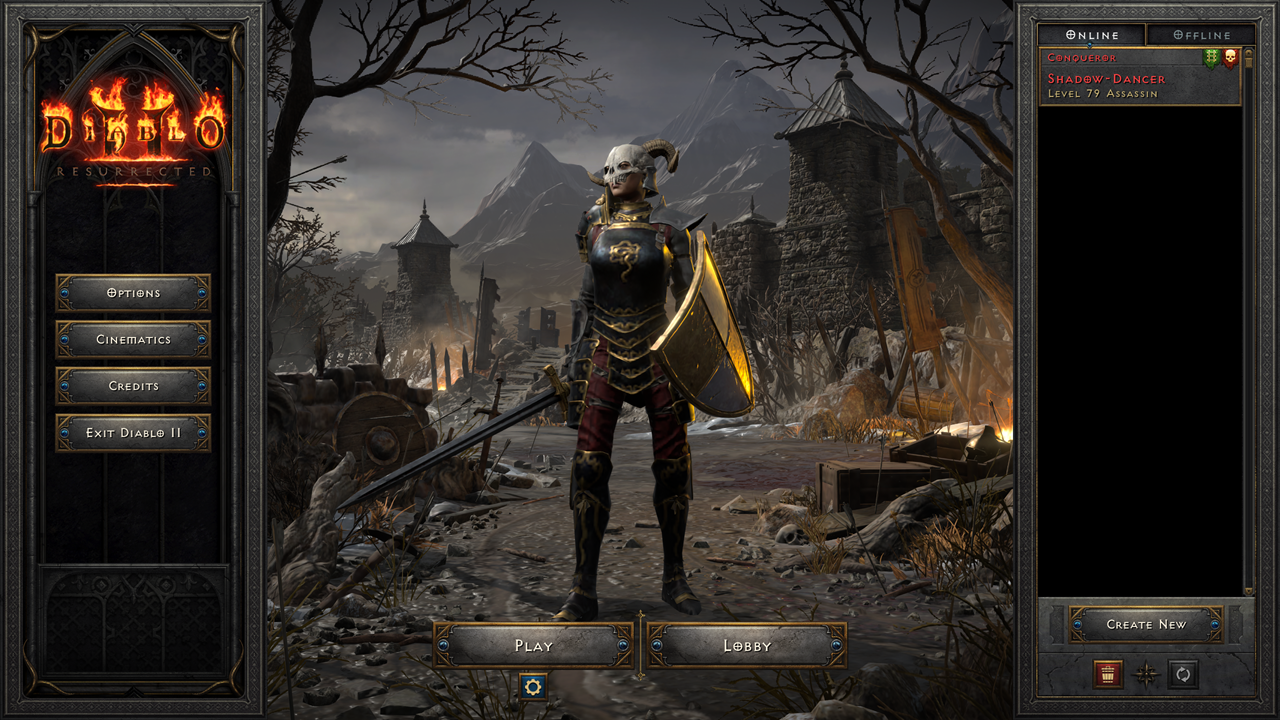
Task: Click the compass ornament beside the trash icon
Action: tap(1144, 676)
